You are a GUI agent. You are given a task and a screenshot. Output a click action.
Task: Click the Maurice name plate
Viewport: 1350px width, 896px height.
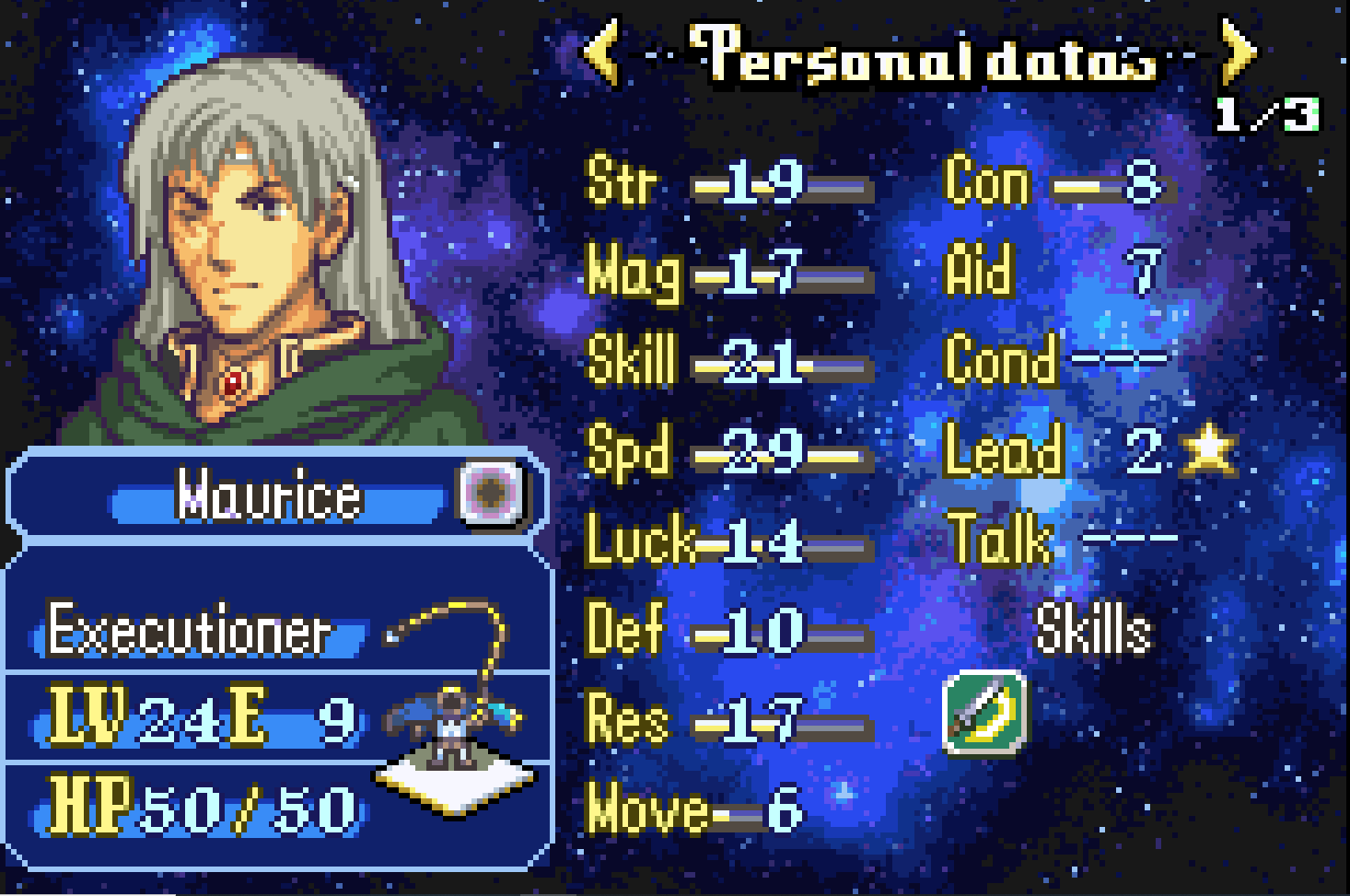click(x=269, y=495)
